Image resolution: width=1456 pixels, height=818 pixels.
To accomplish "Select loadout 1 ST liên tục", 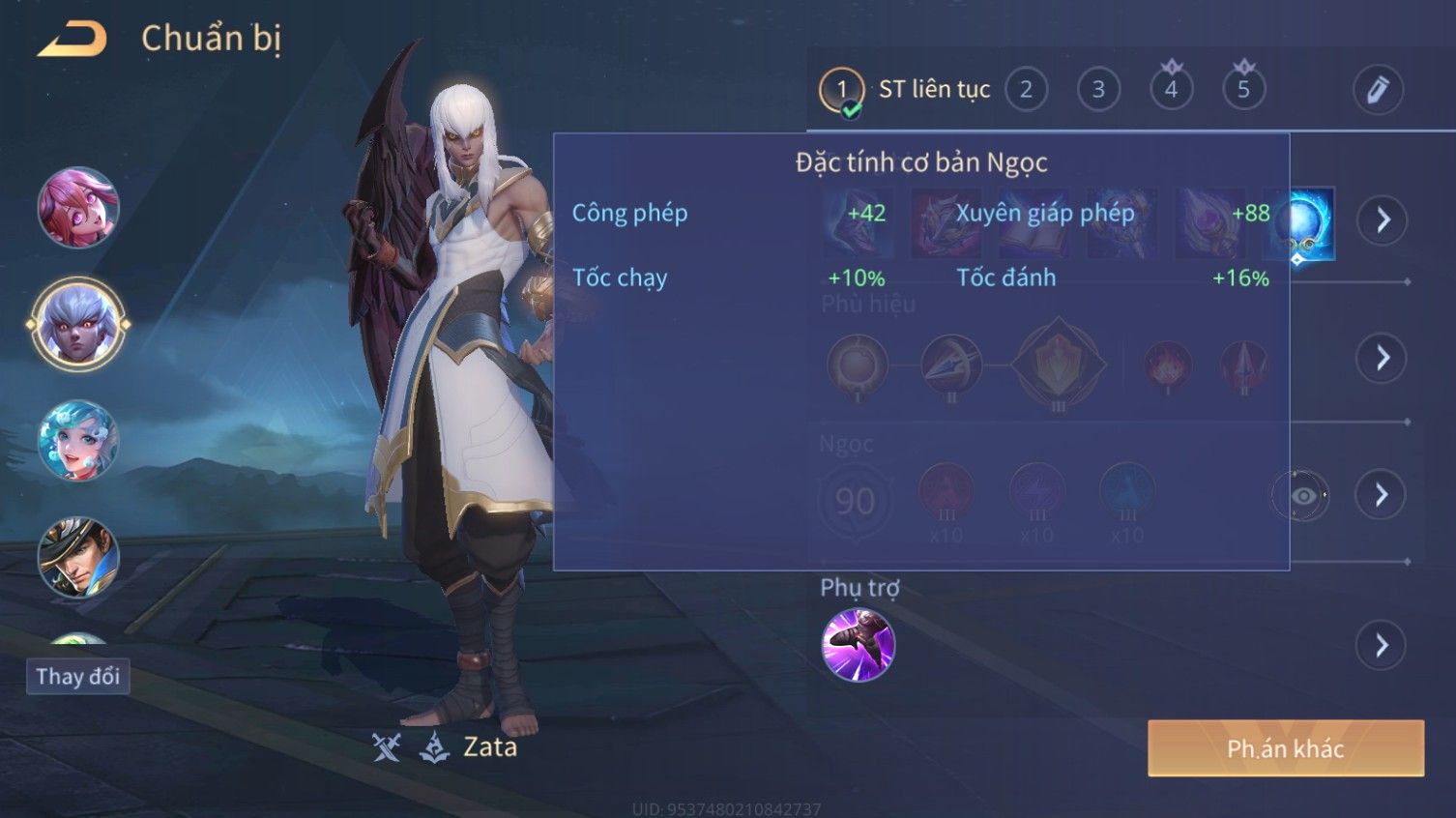I will pyautogui.click(x=841, y=90).
